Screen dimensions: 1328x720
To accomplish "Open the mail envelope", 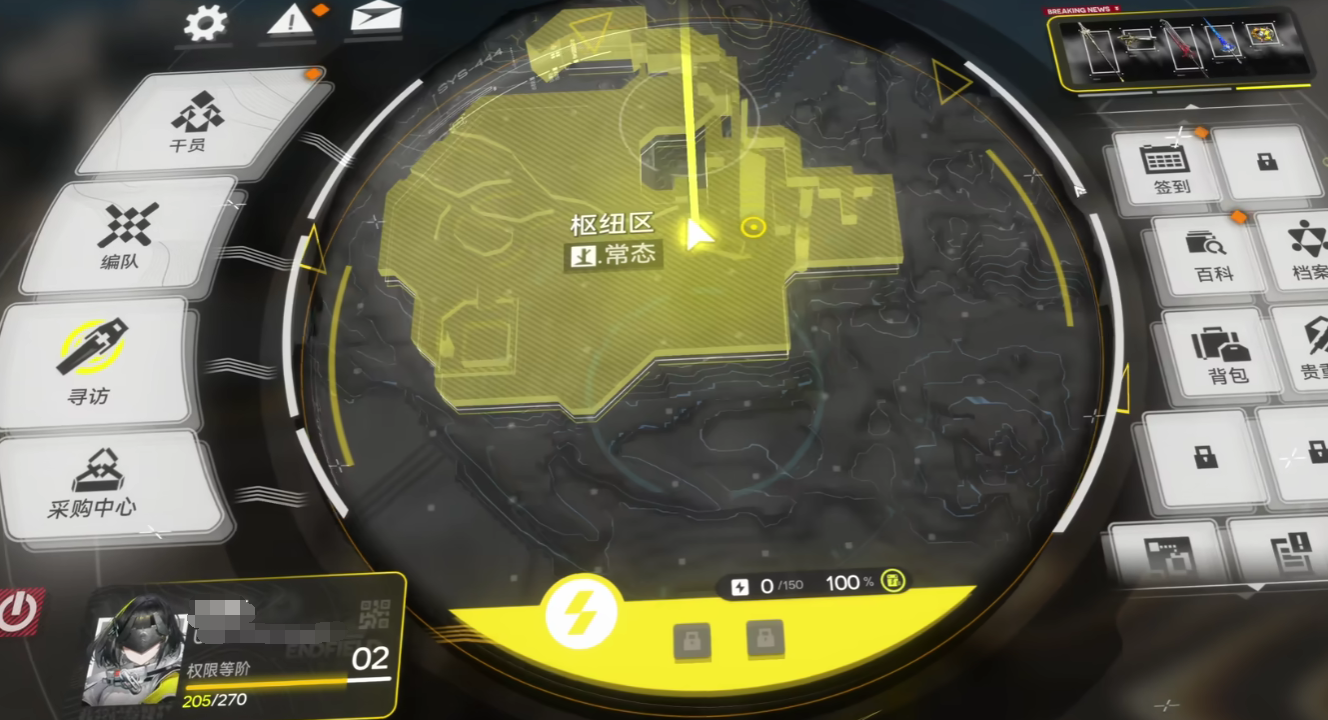I will (x=376, y=18).
